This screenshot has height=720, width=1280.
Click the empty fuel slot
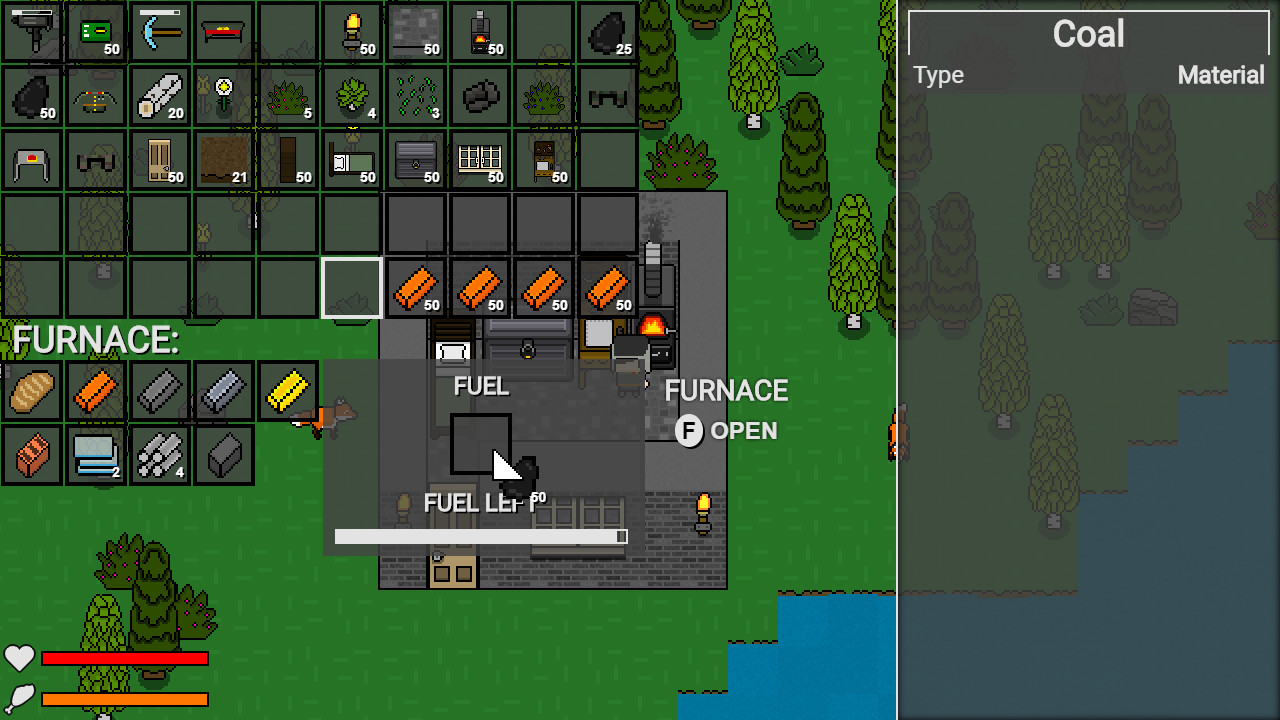[x=481, y=443]
